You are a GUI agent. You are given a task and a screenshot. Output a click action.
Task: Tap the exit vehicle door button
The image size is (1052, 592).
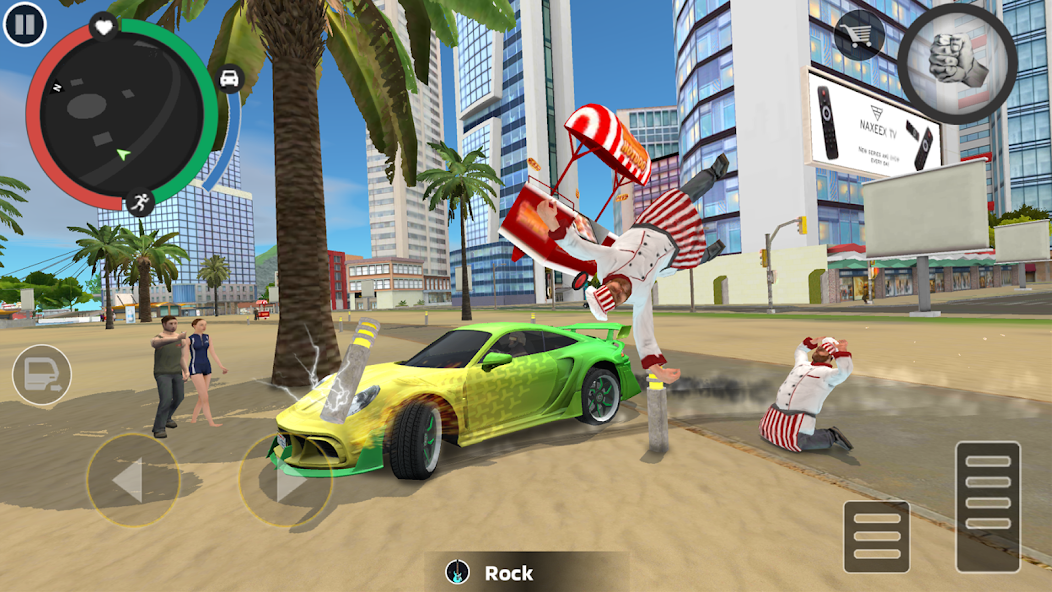click(x=41, y=374)
